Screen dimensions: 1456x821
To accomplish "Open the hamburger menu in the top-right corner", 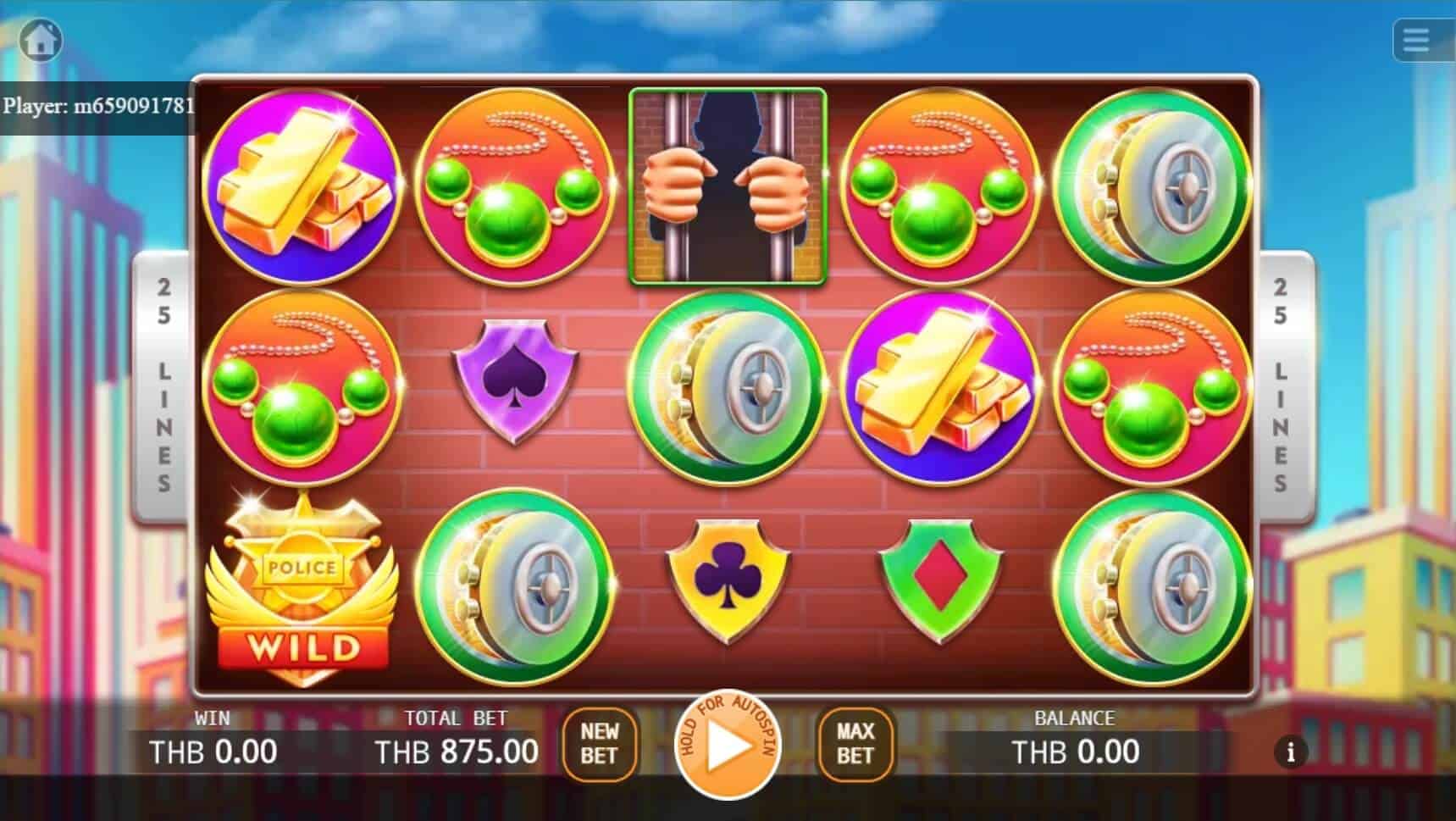I will click(x=1417, y=40).
